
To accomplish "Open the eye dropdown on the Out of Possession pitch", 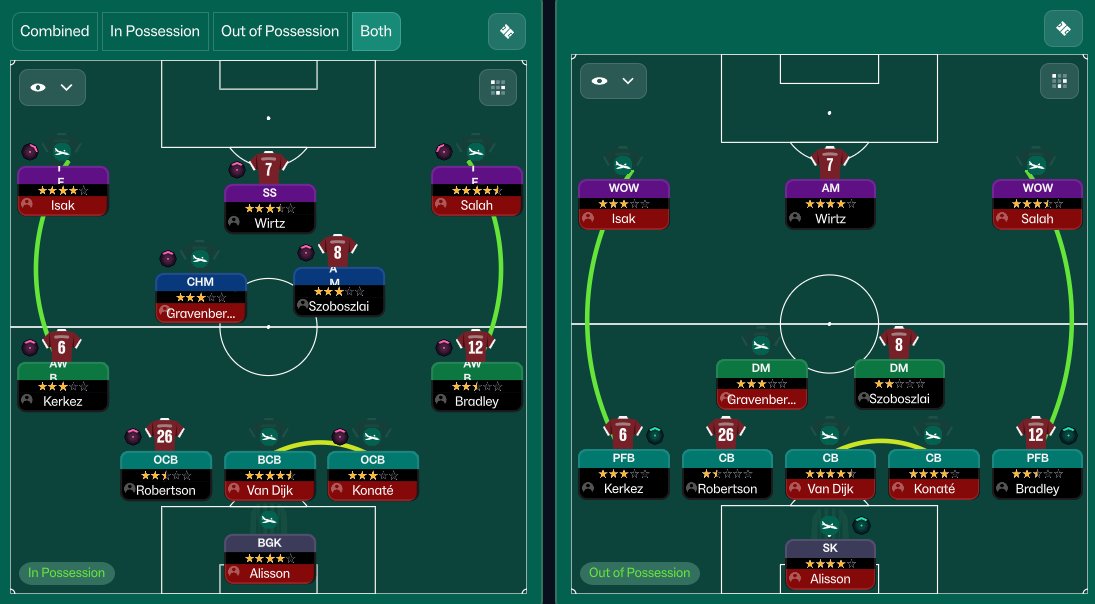I will pos(612,81).
